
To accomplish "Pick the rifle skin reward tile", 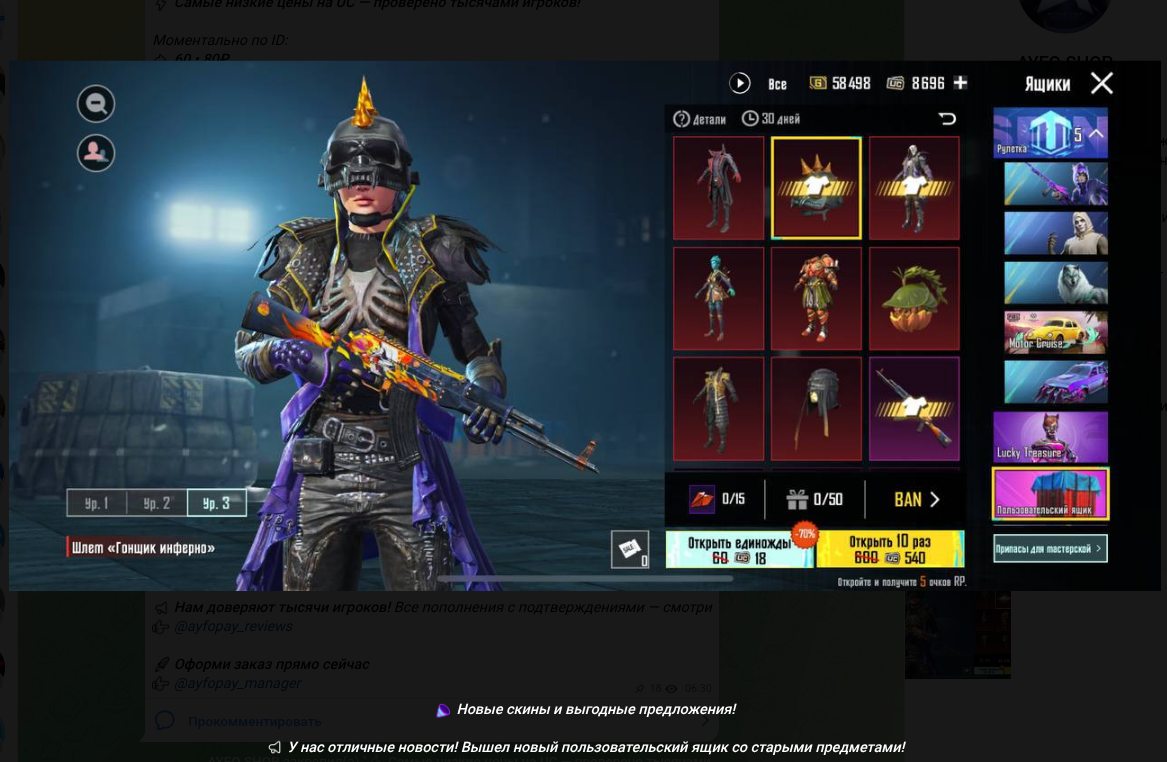I will 914,408.
